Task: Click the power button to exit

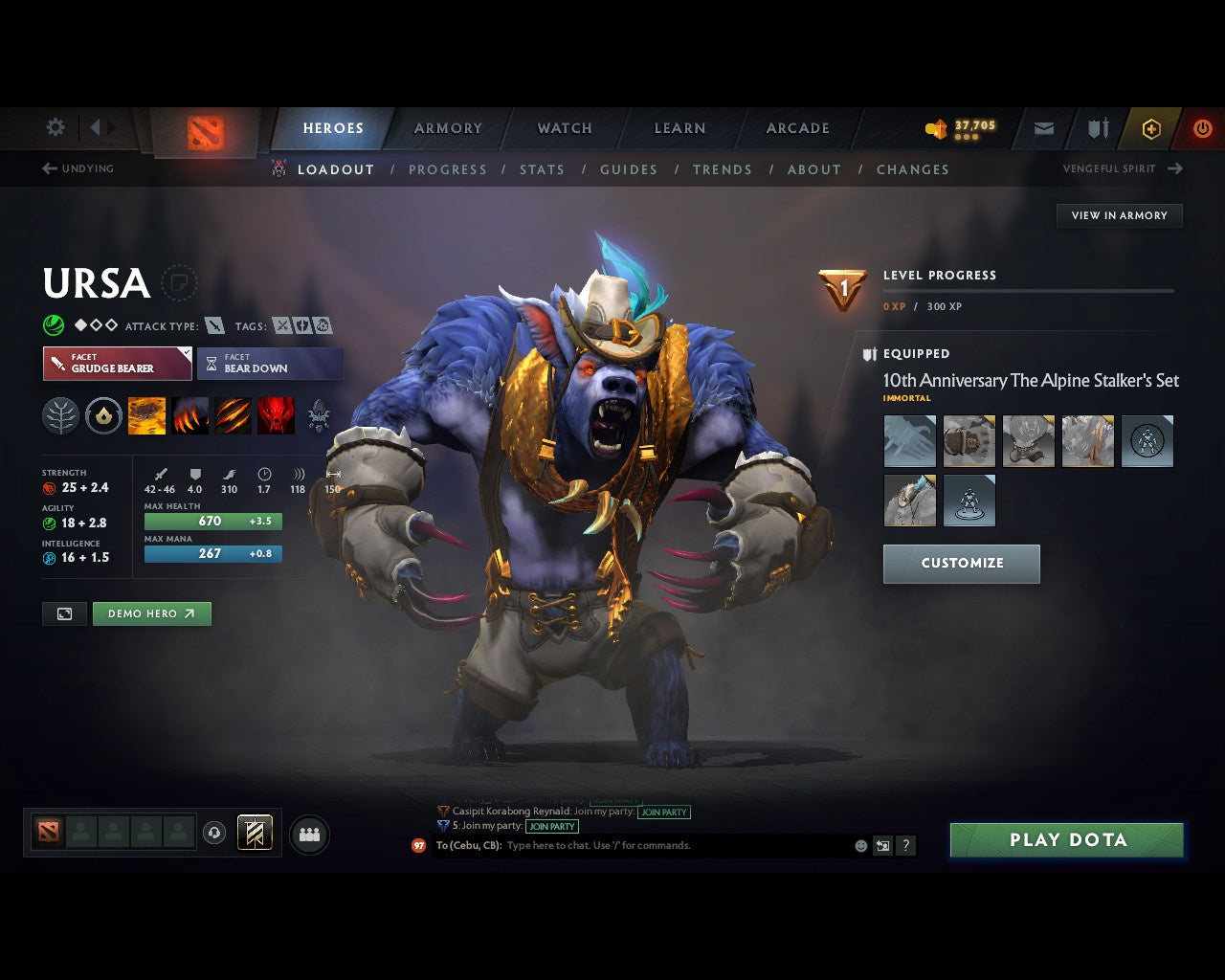Action: 1203,128
